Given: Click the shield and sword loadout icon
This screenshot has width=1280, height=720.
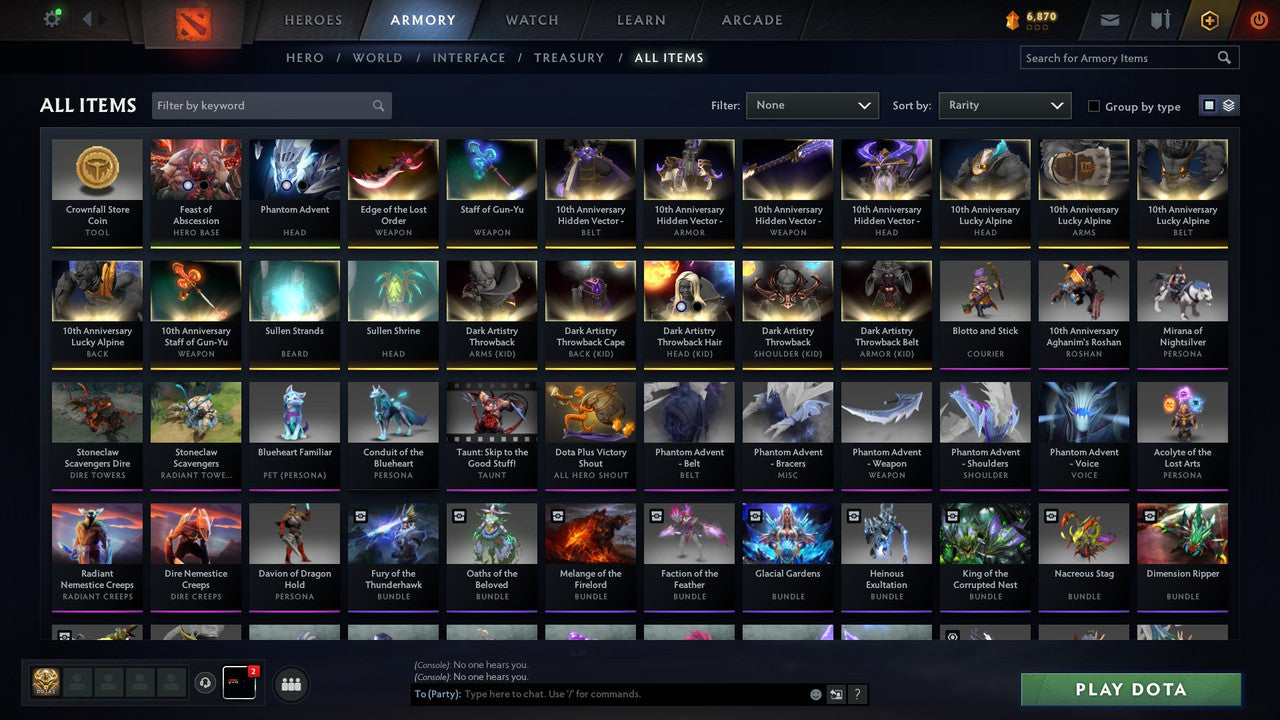Looking at the screenshot, I should coord(1160,19).
